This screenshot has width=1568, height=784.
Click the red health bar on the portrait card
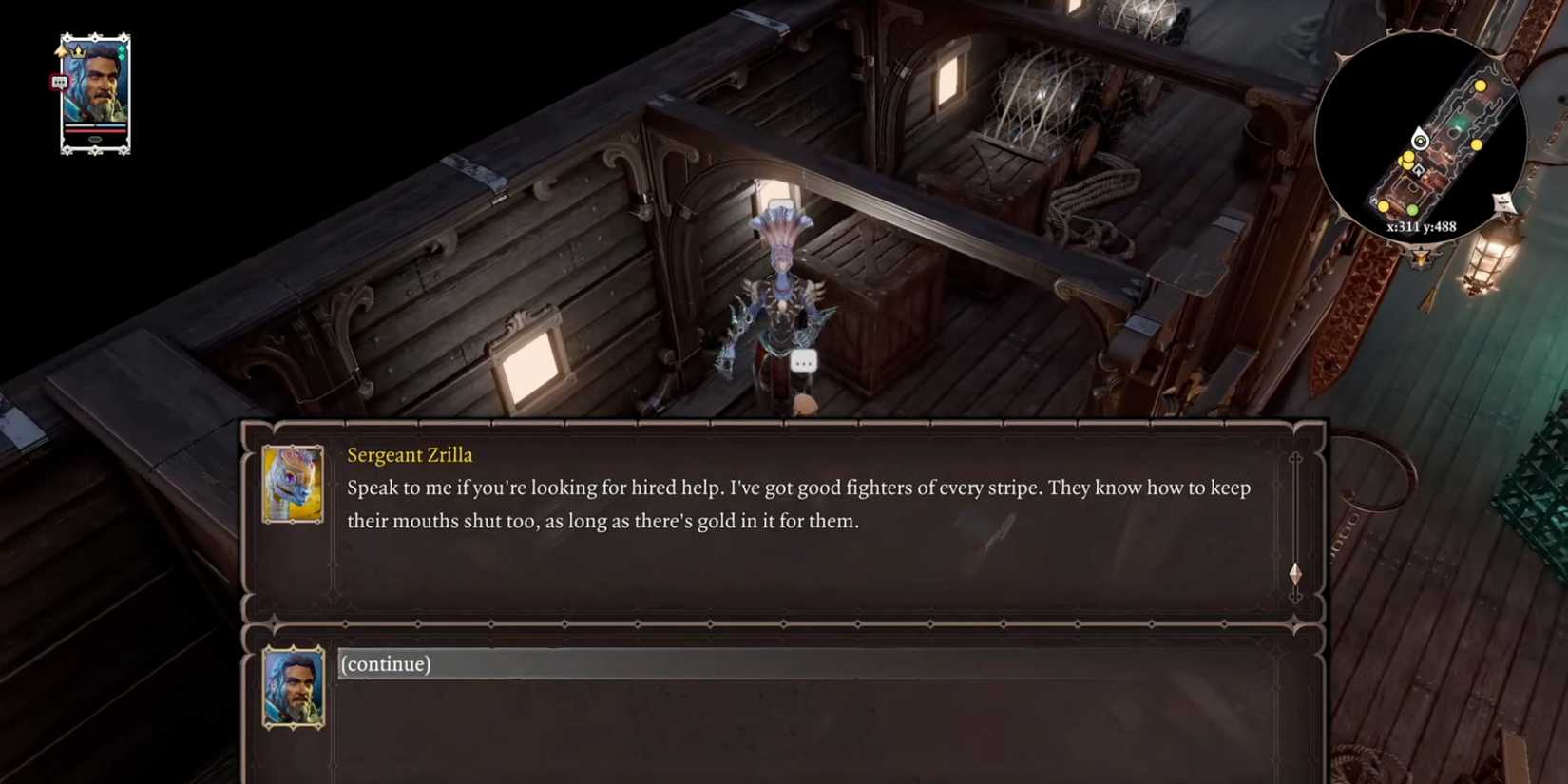click(95, 130)
